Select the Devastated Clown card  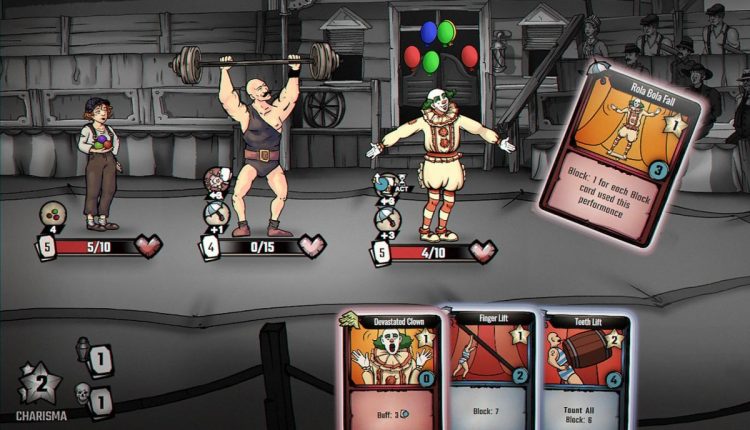pos(391,372)
